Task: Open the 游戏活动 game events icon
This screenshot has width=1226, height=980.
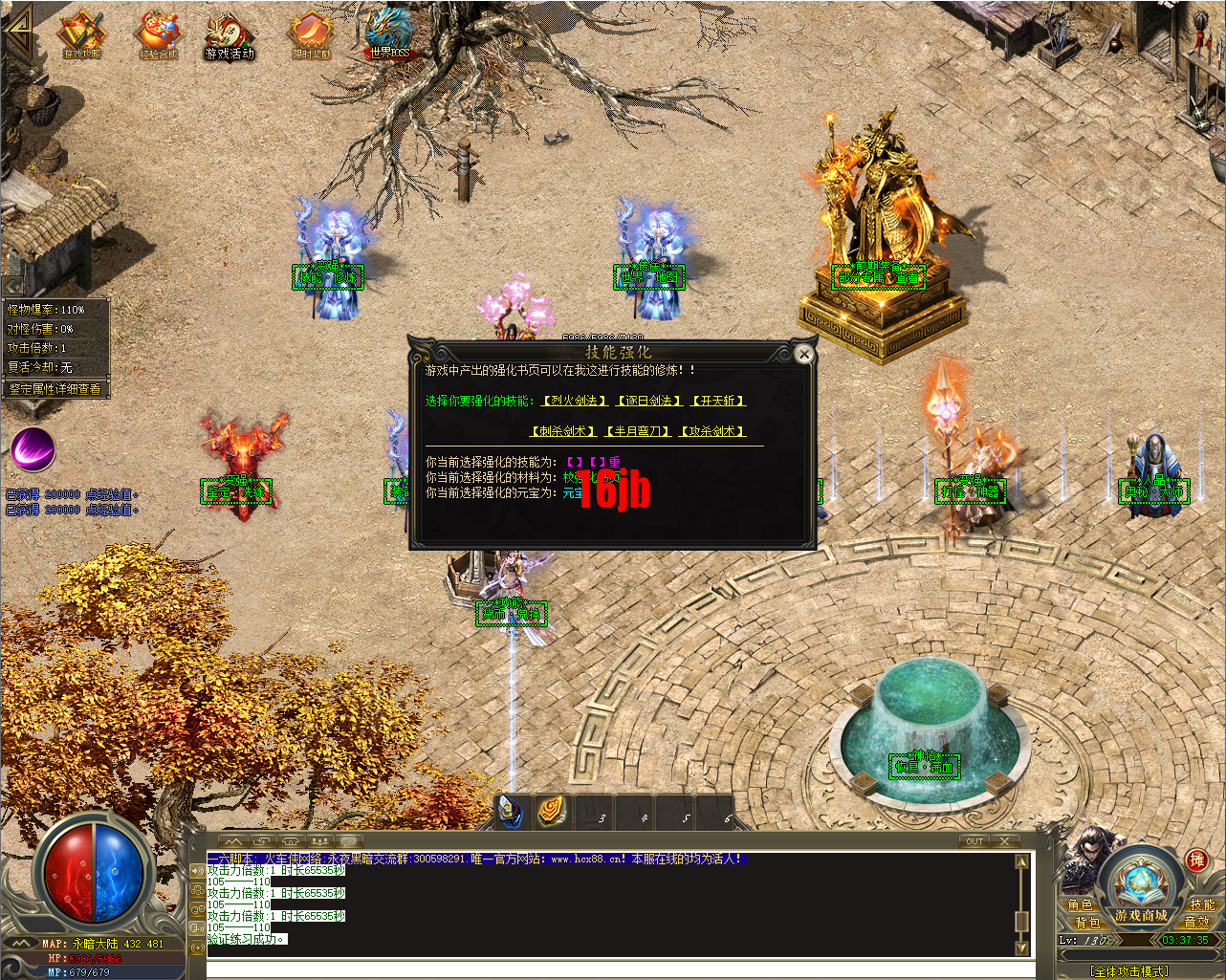Action: click(x=230, y=33)
